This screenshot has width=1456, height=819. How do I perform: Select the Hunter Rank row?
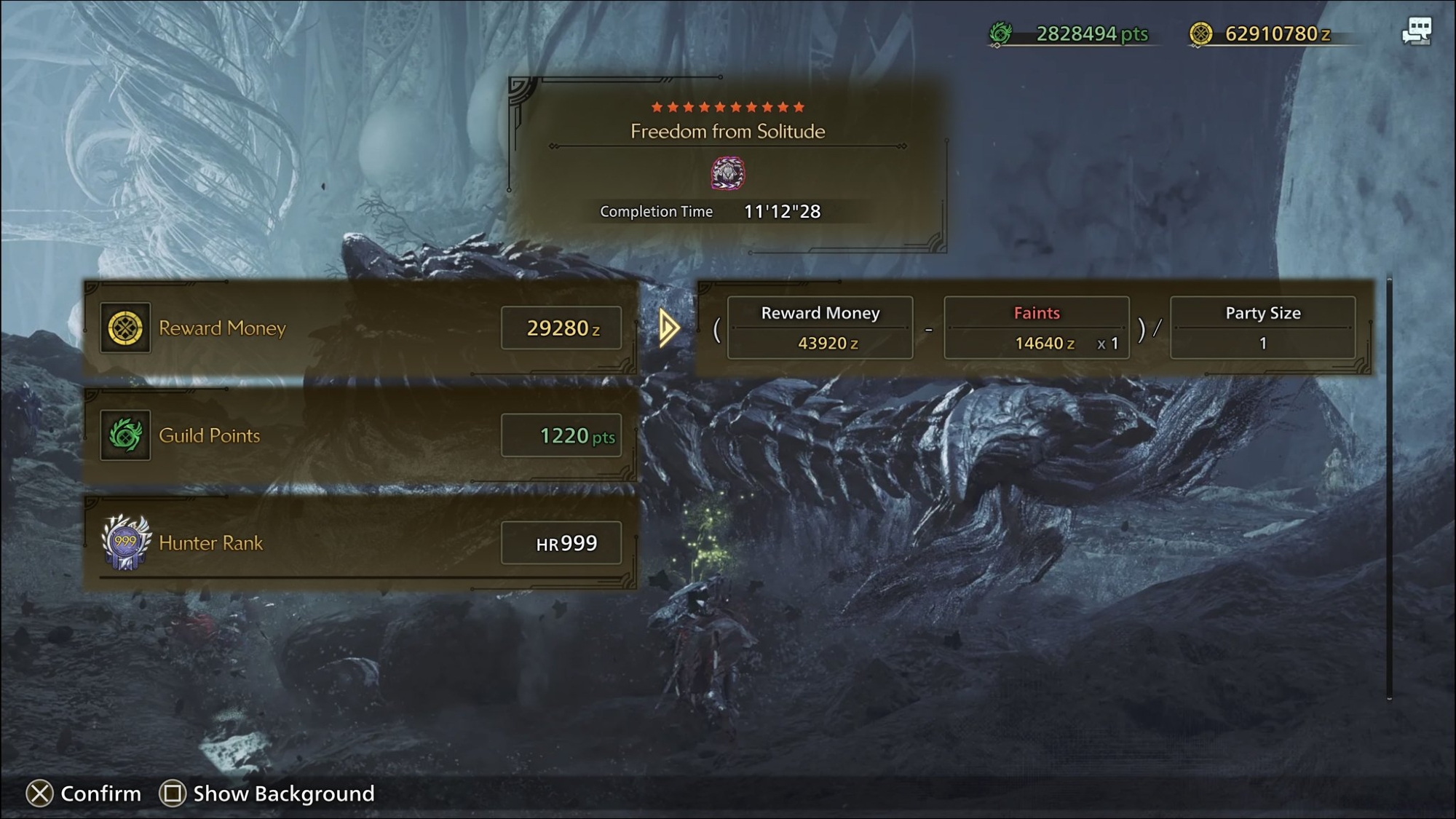(360, 543)
